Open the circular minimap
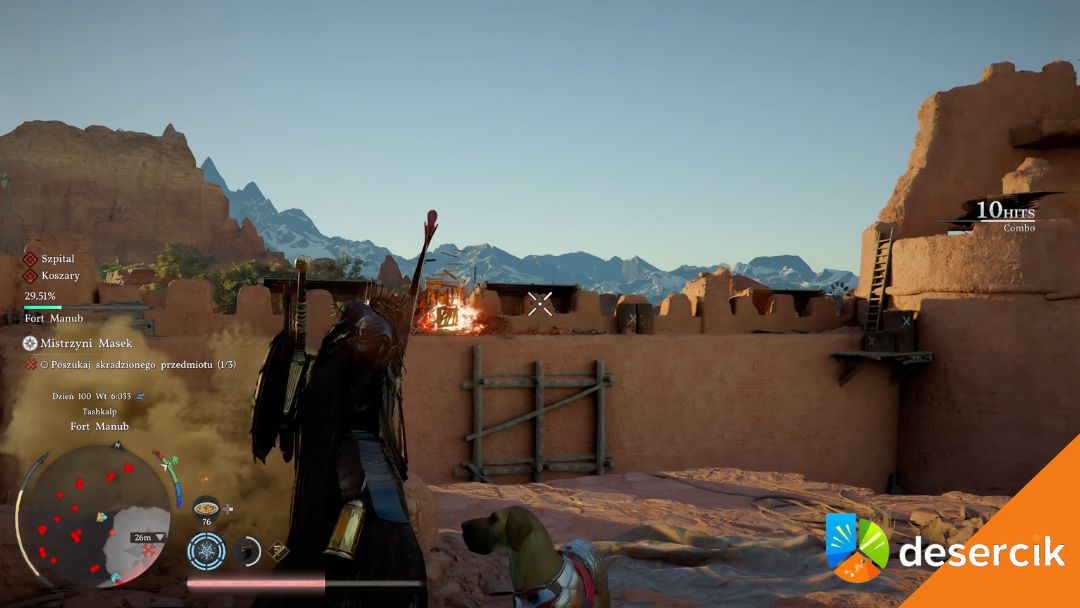Screen dimensions: 1080x608 click(x=95, y=515)
